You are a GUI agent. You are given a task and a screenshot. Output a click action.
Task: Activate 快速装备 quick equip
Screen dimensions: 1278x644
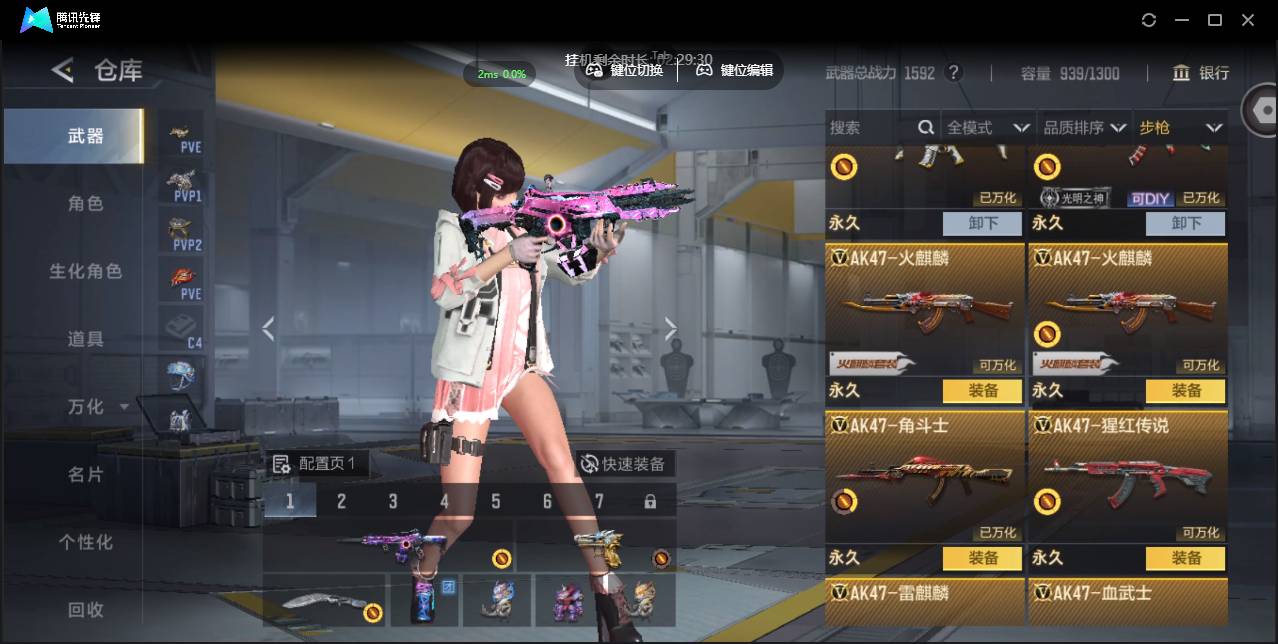[623, 464]
